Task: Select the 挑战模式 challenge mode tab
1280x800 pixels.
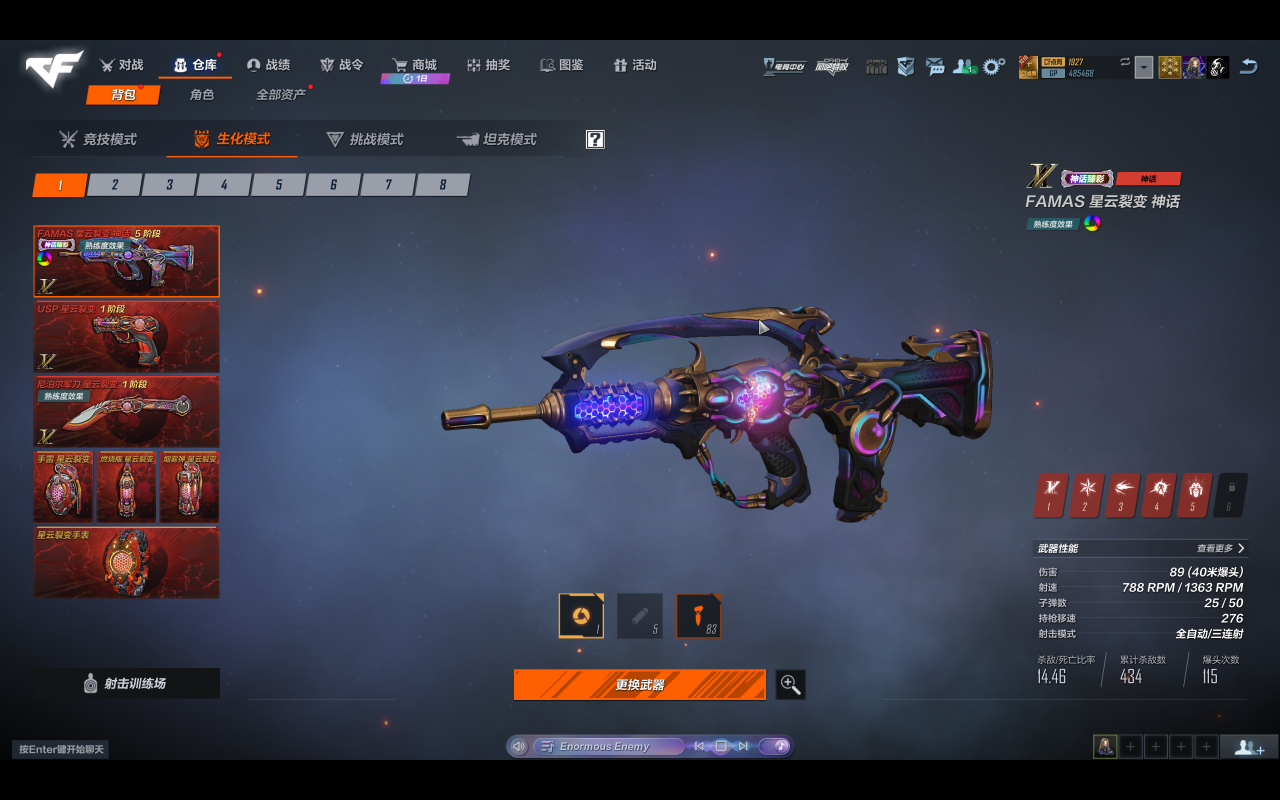Action: pos(365,140)
